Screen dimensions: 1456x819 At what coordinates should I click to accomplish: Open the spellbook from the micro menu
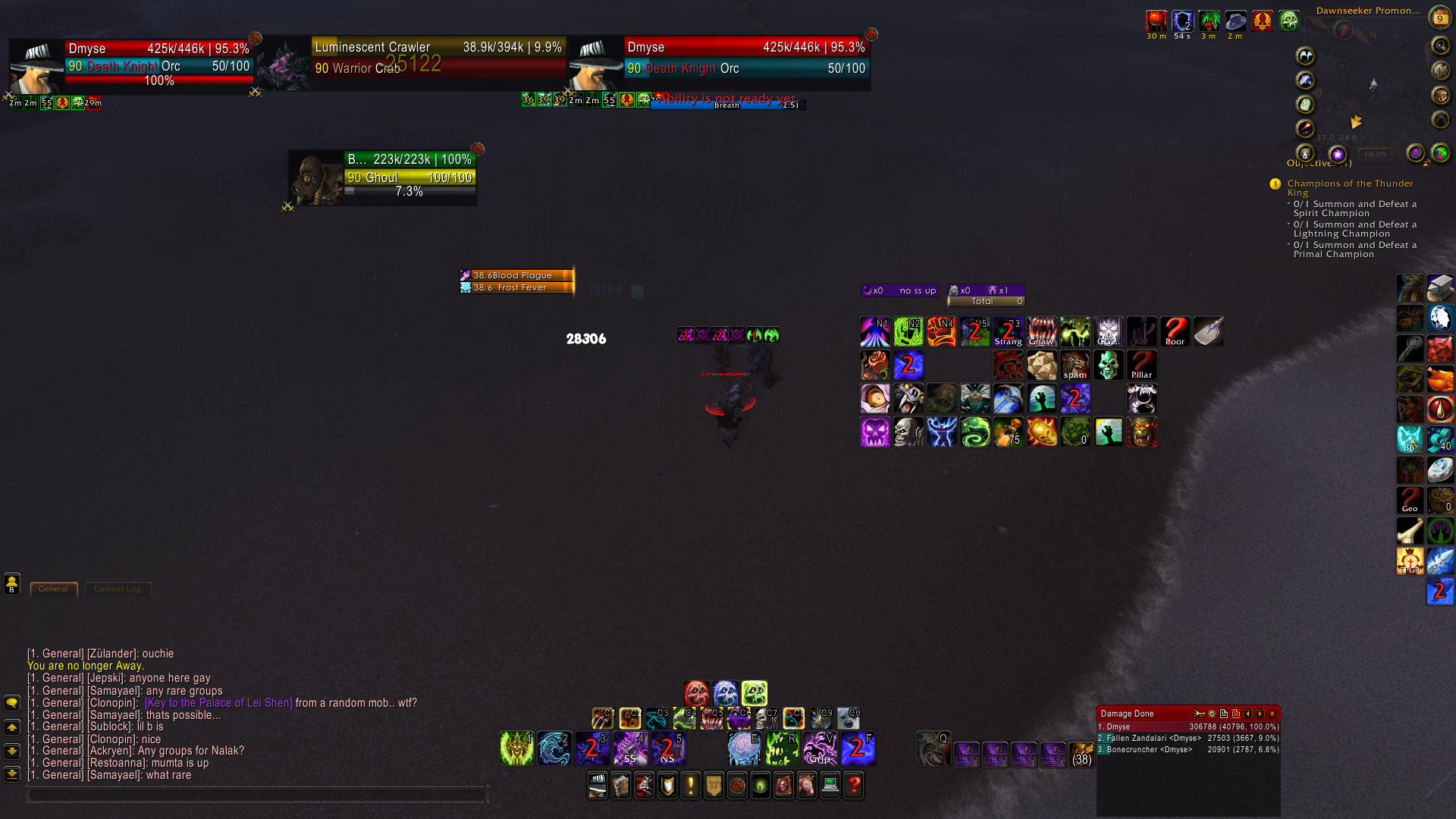[620, 786]
